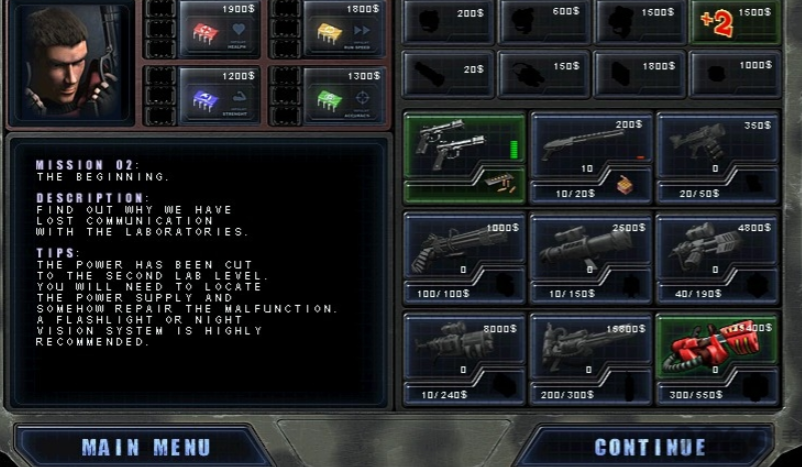Buy the red Health implant for 1900$
The image size is (802, 467).
coord(220,29)
